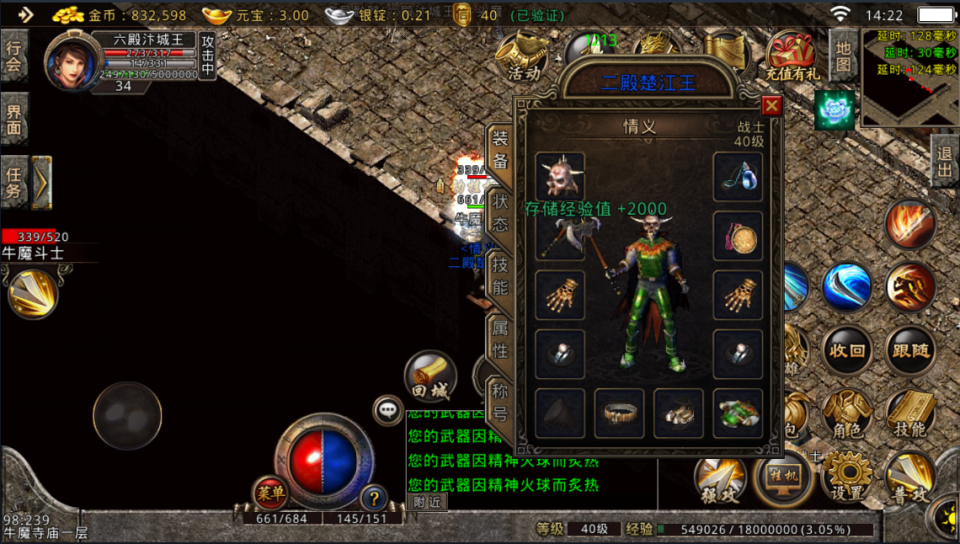Select the gold medal equipment slot
The height and width of the screenshot is (544, 960).
click(738, 236)
